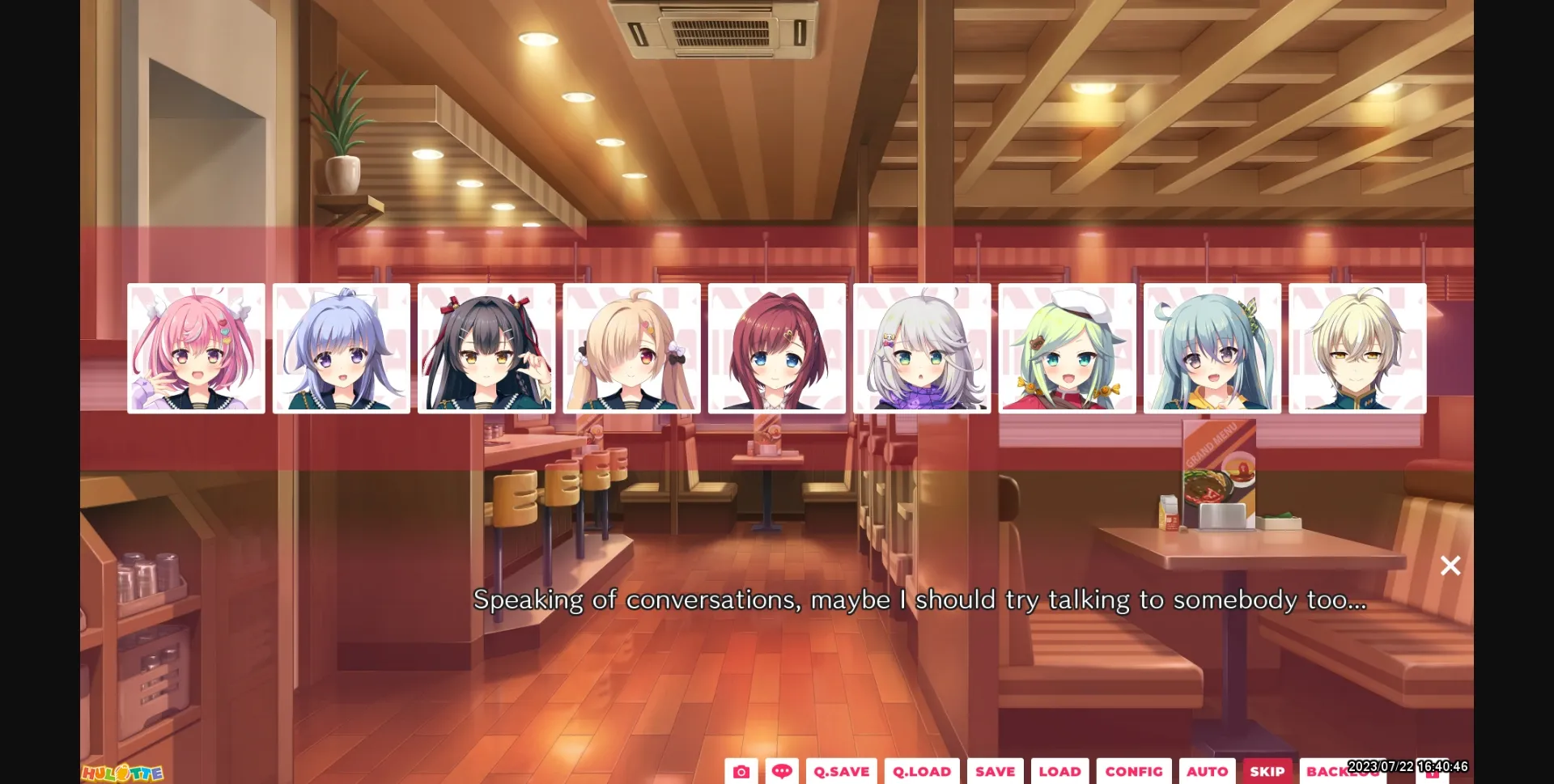1554x784 pixels.
Task: Dismiss the character selection with the X
Action: point(1450,566)
